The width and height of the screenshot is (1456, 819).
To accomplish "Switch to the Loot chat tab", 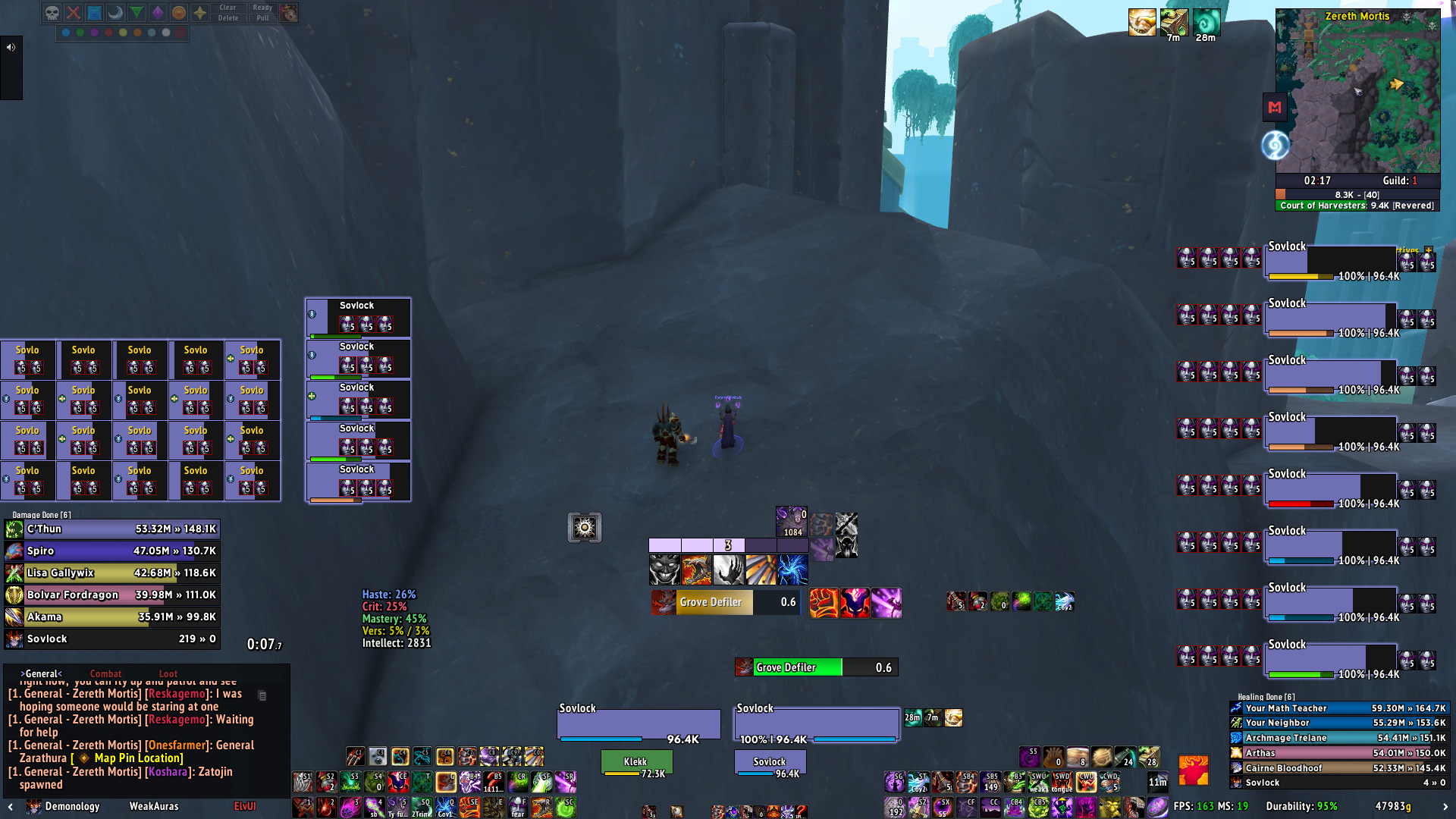I will click(168, 673).
